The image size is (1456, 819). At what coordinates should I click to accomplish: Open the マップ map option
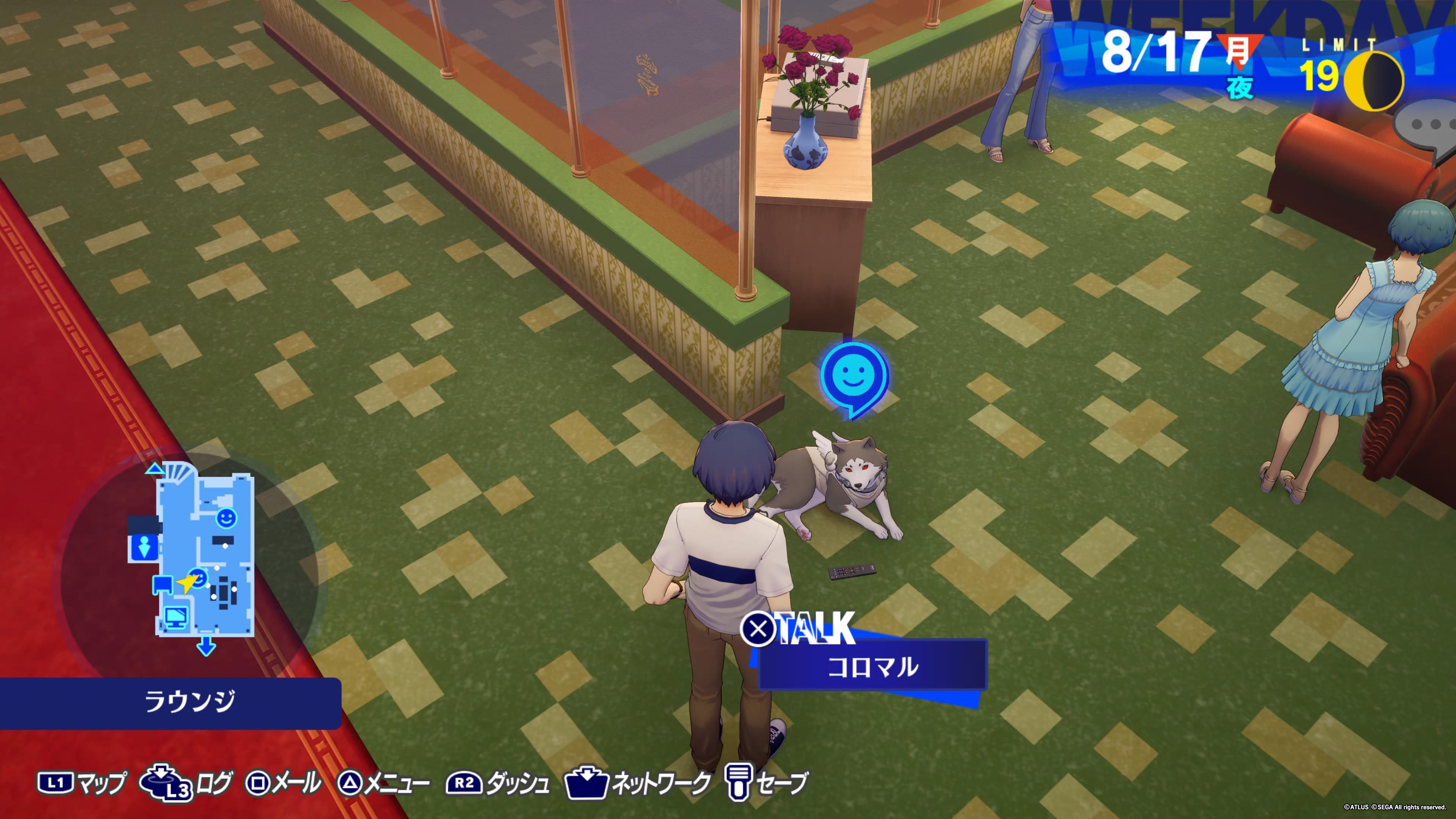coord(82,783)
